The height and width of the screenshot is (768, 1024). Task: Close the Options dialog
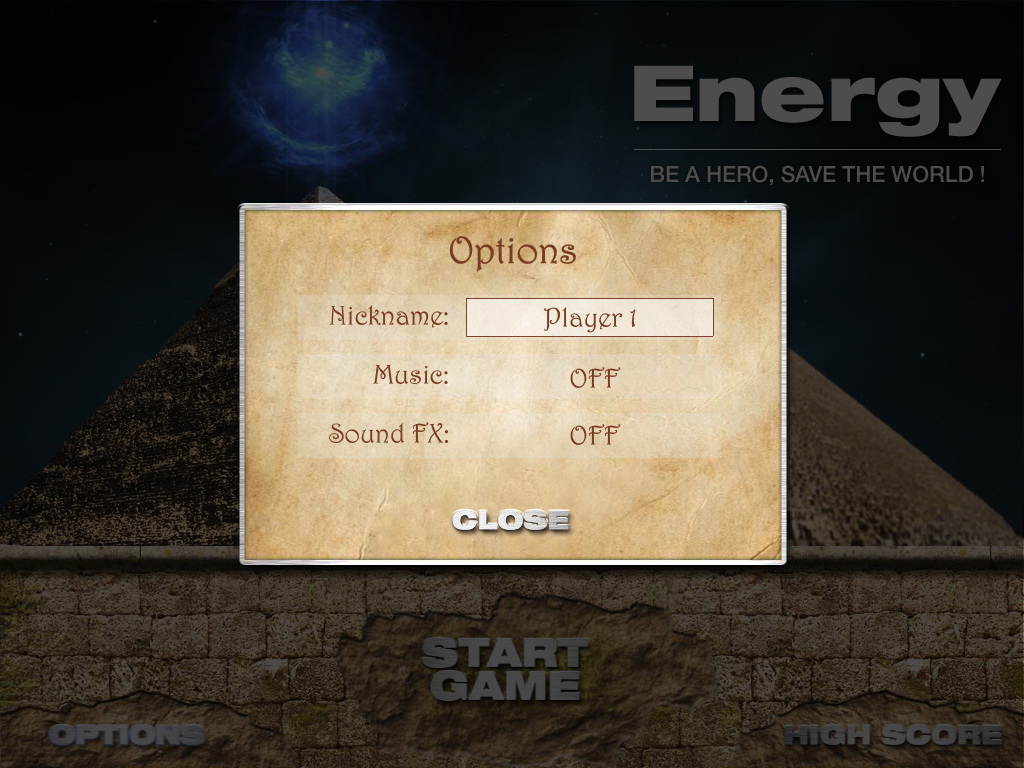point(510,520)
